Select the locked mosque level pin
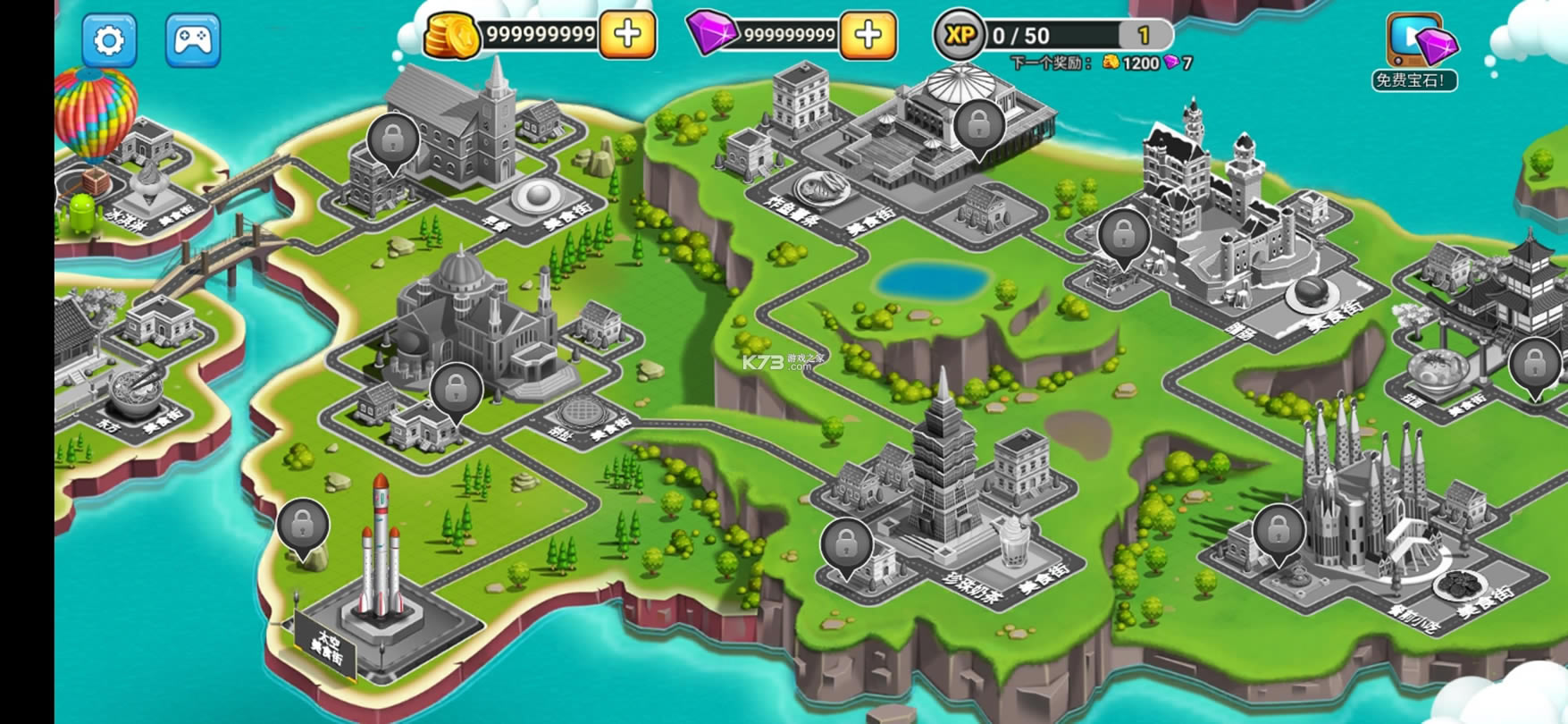 click(x=457, y=389)
